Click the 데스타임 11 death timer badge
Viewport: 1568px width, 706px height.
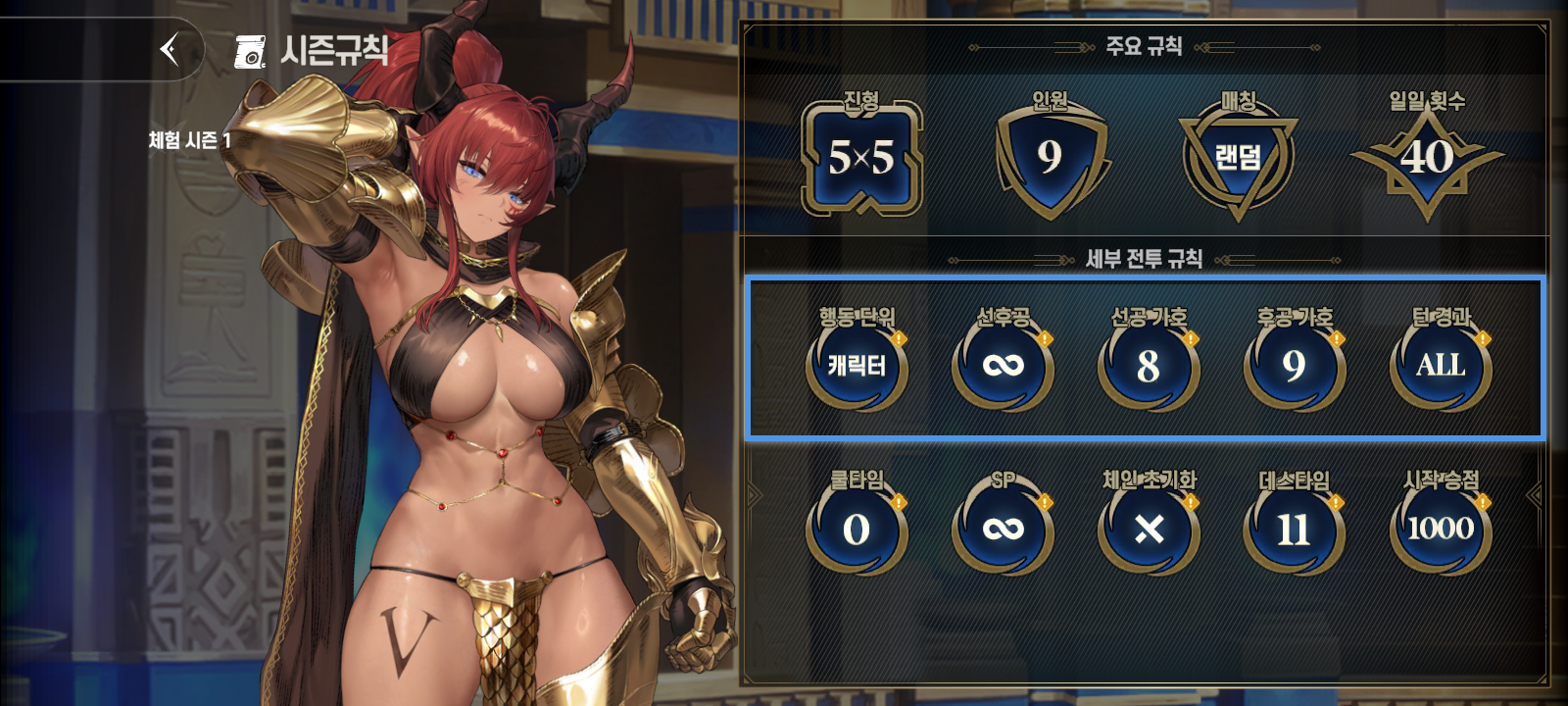(1293, 529)
